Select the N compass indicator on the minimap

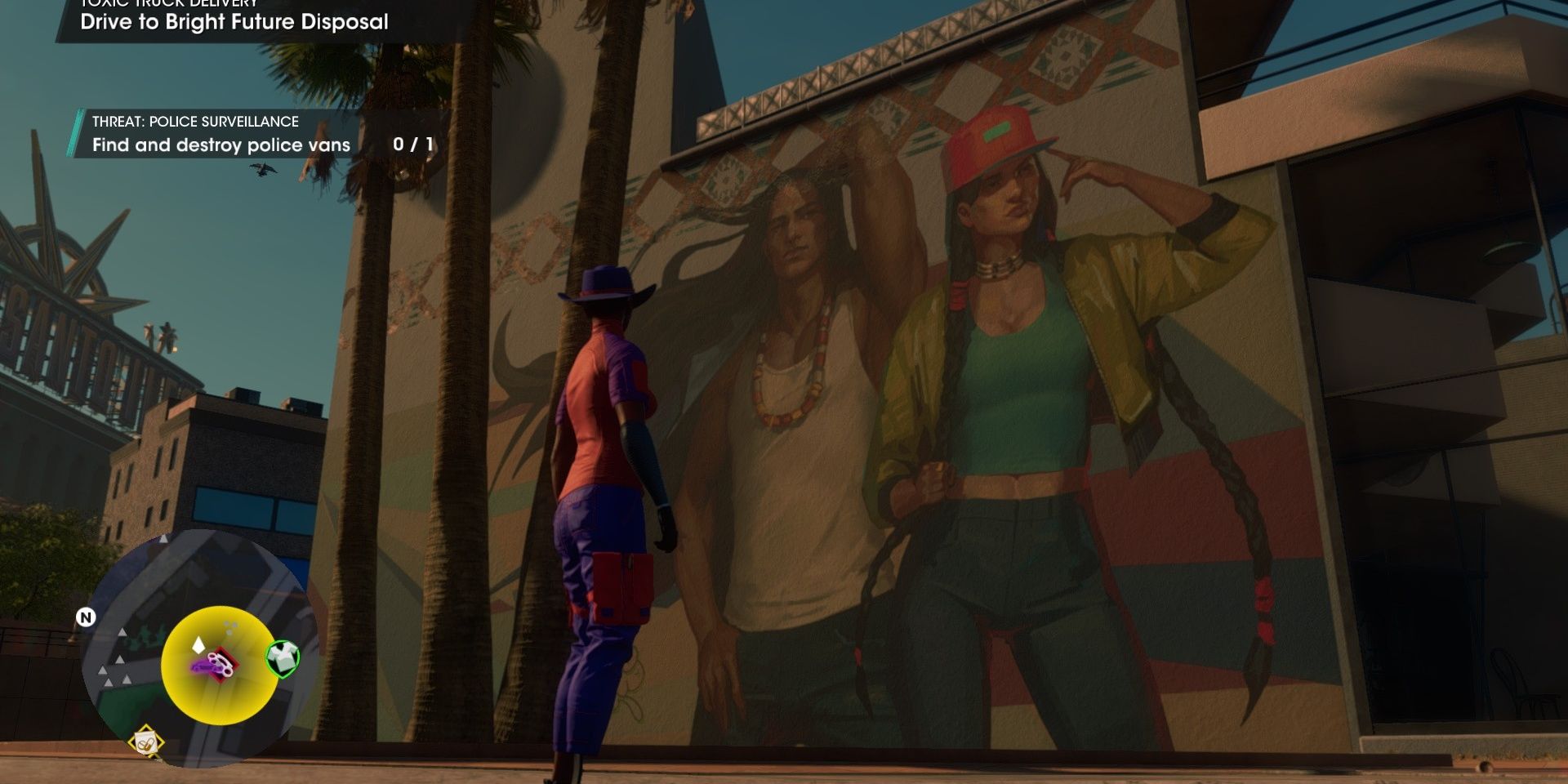[86, 617]
